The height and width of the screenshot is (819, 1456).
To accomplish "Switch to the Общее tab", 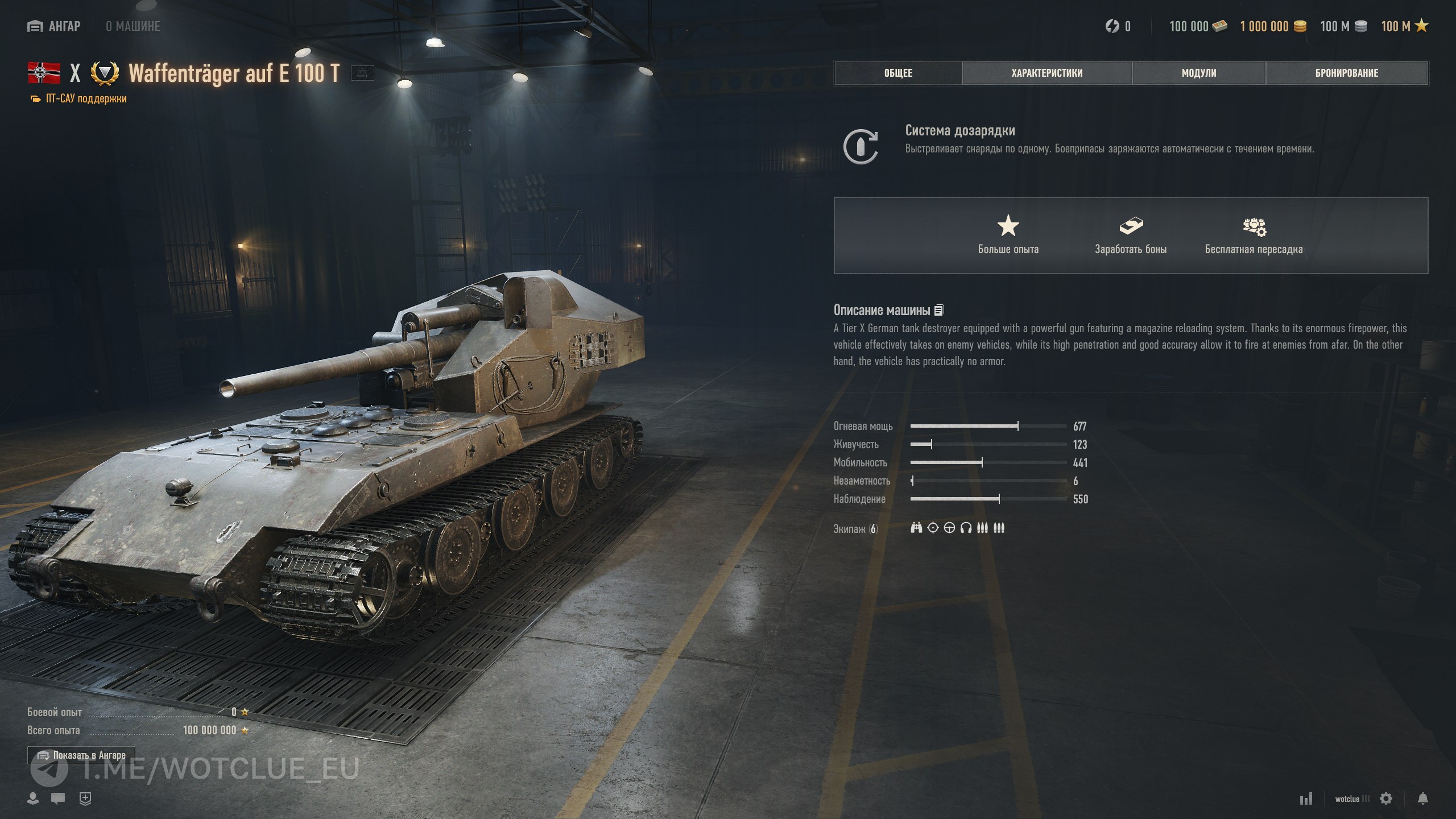I will pyautogui.click(x=898, y=73).
